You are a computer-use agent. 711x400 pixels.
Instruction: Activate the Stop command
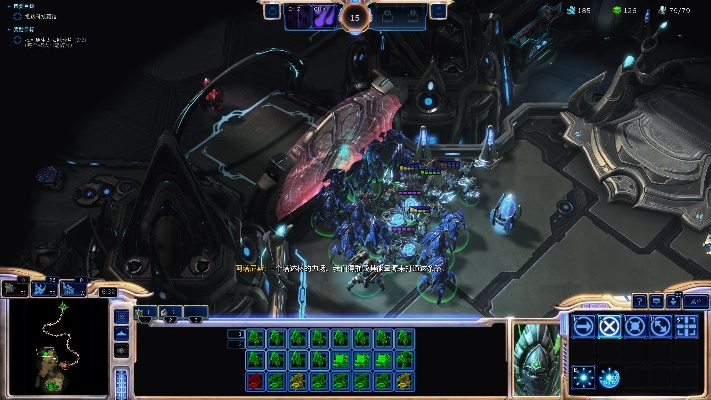click(x=609, y=325)
